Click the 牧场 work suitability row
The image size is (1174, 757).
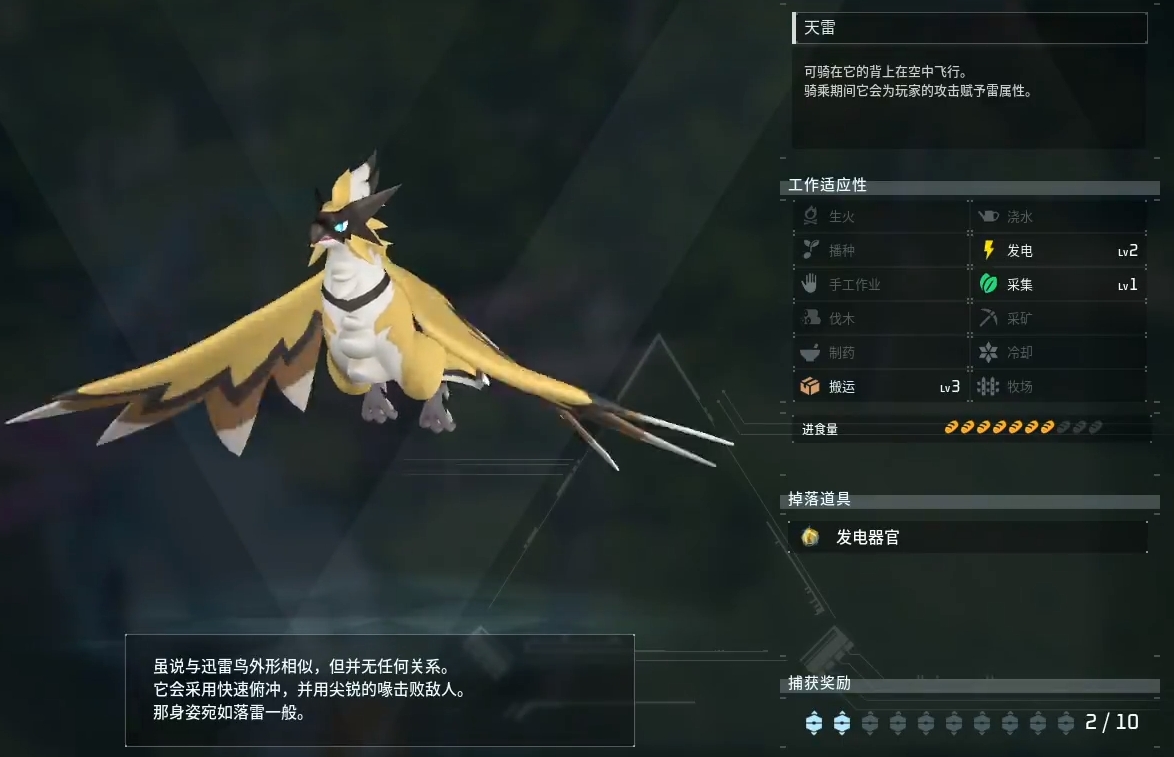pos(1059,387)
